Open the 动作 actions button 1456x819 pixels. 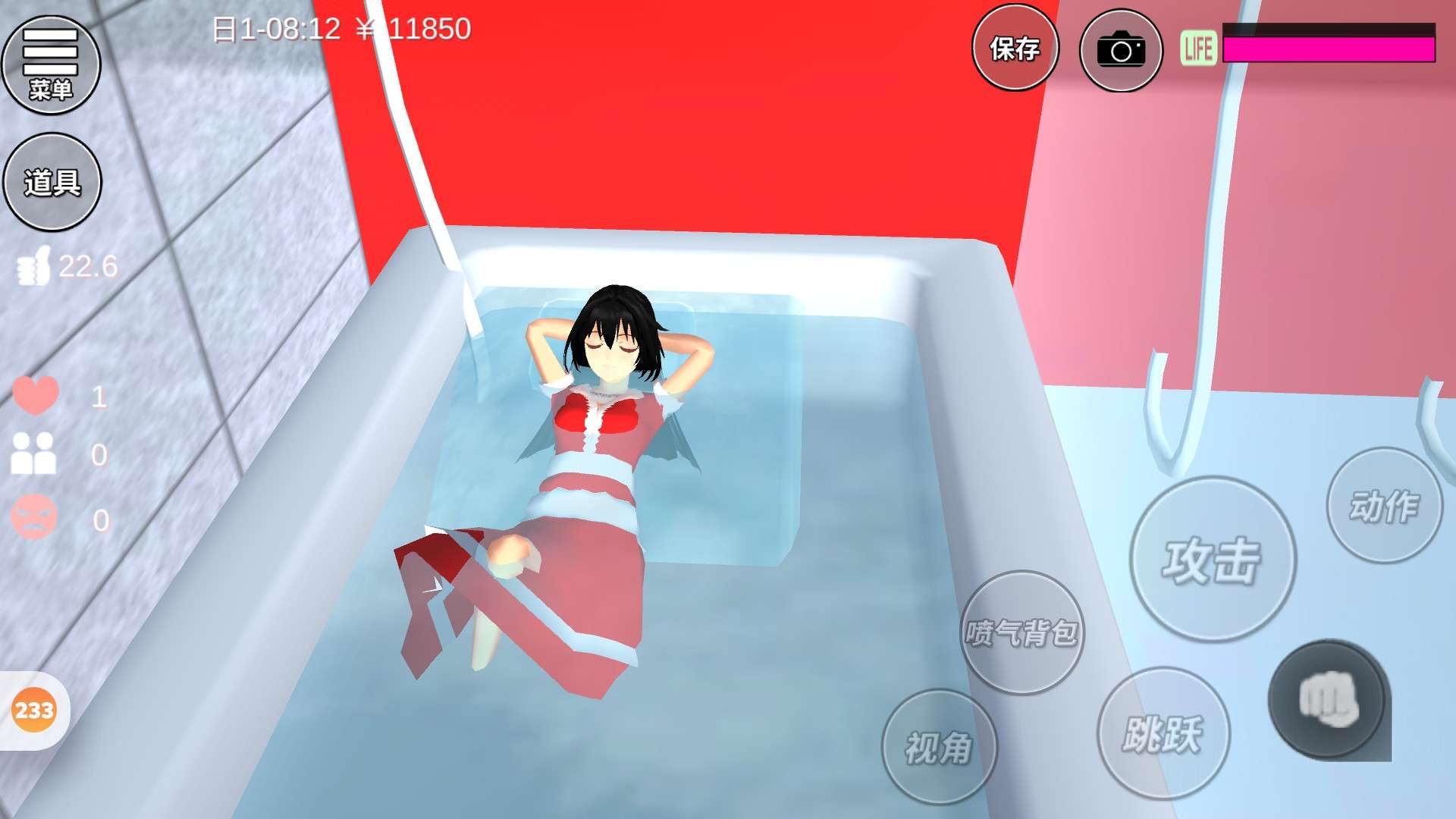pyautogui.click(x=1384, y=506)
